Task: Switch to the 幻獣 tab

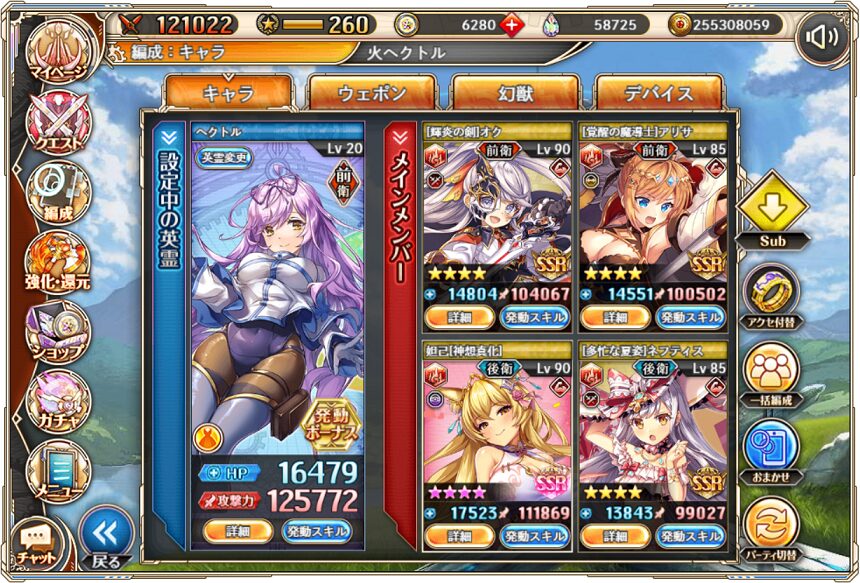Action: pos(515,93)
